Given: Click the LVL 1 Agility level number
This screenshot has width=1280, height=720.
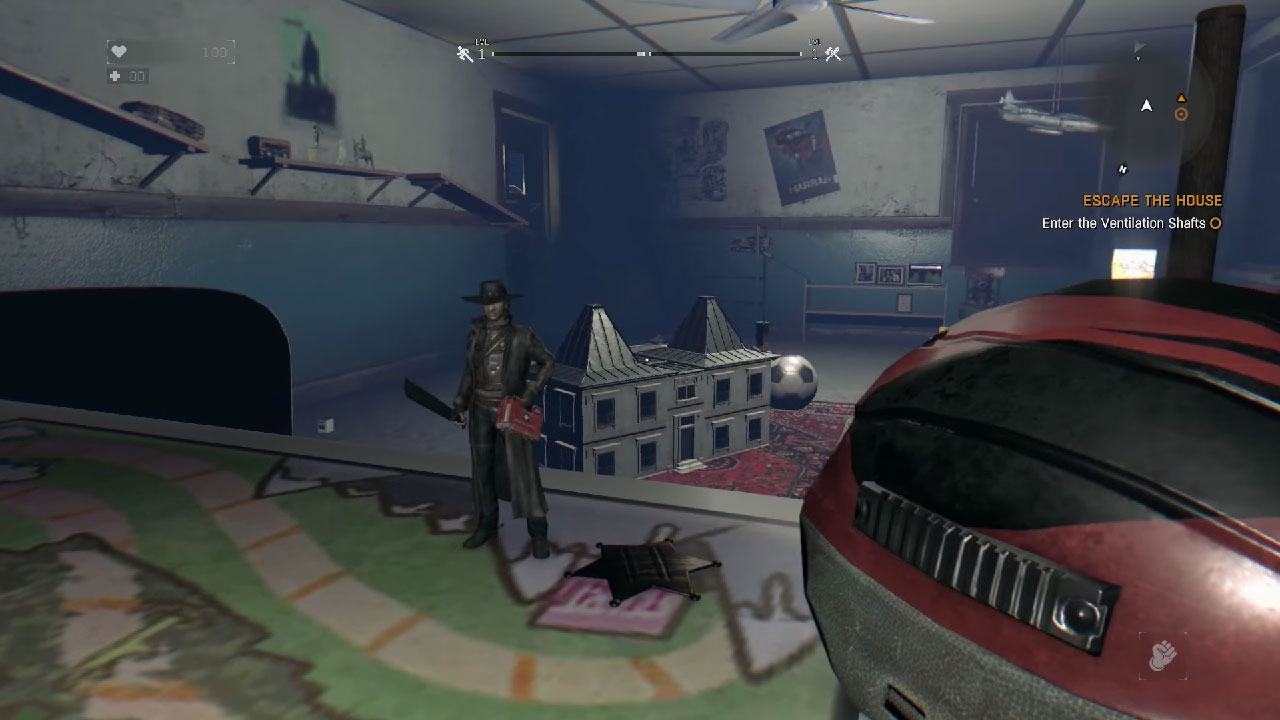Looking at the screenshot, I should point(482,55).
